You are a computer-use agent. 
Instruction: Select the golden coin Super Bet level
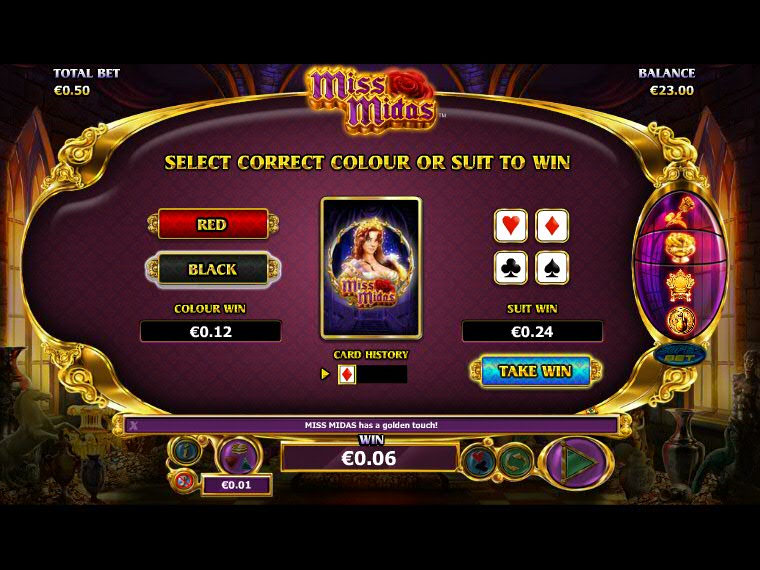[x=680, y=321]
